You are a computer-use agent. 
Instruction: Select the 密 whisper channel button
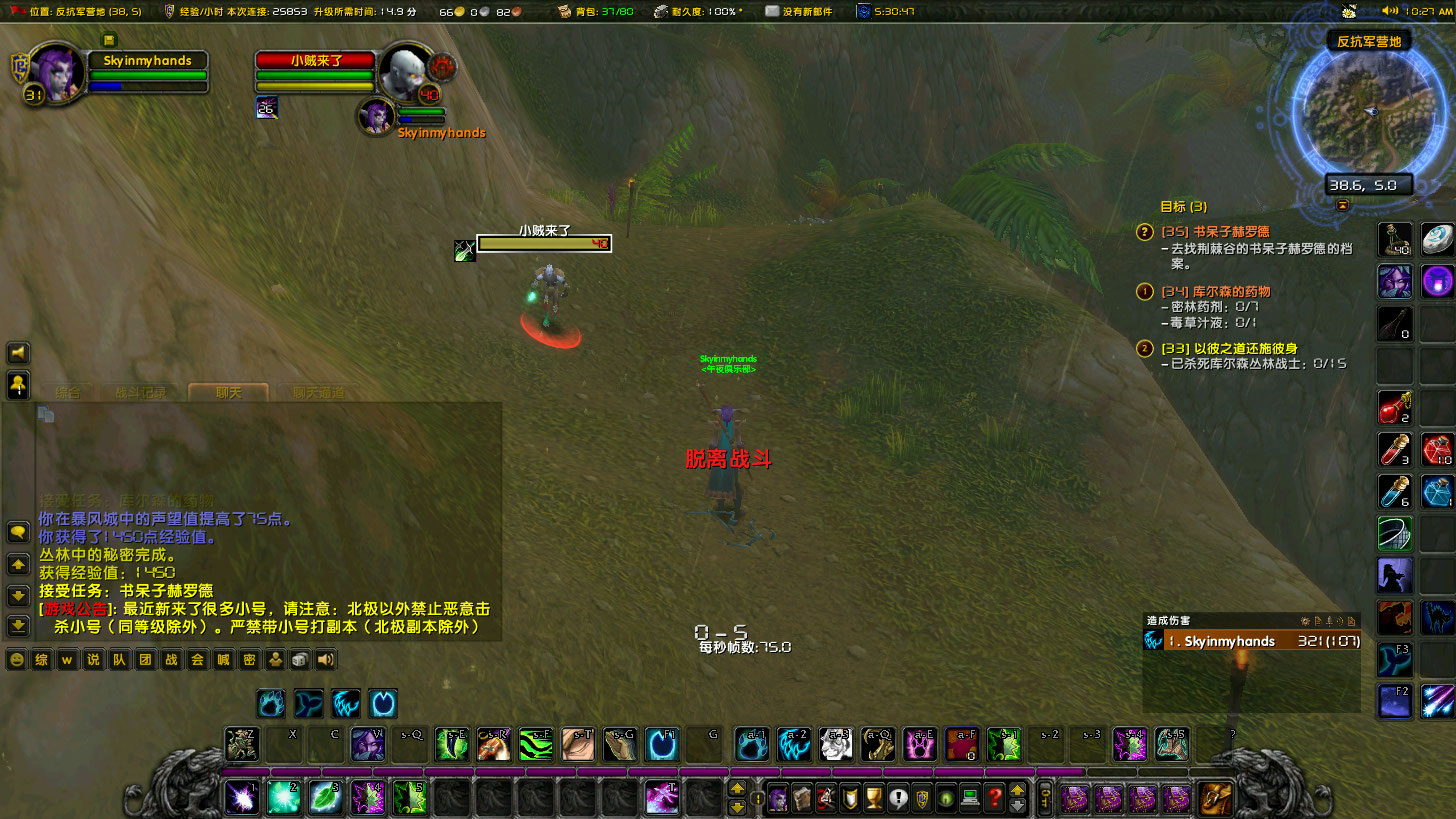coord(251,659)
